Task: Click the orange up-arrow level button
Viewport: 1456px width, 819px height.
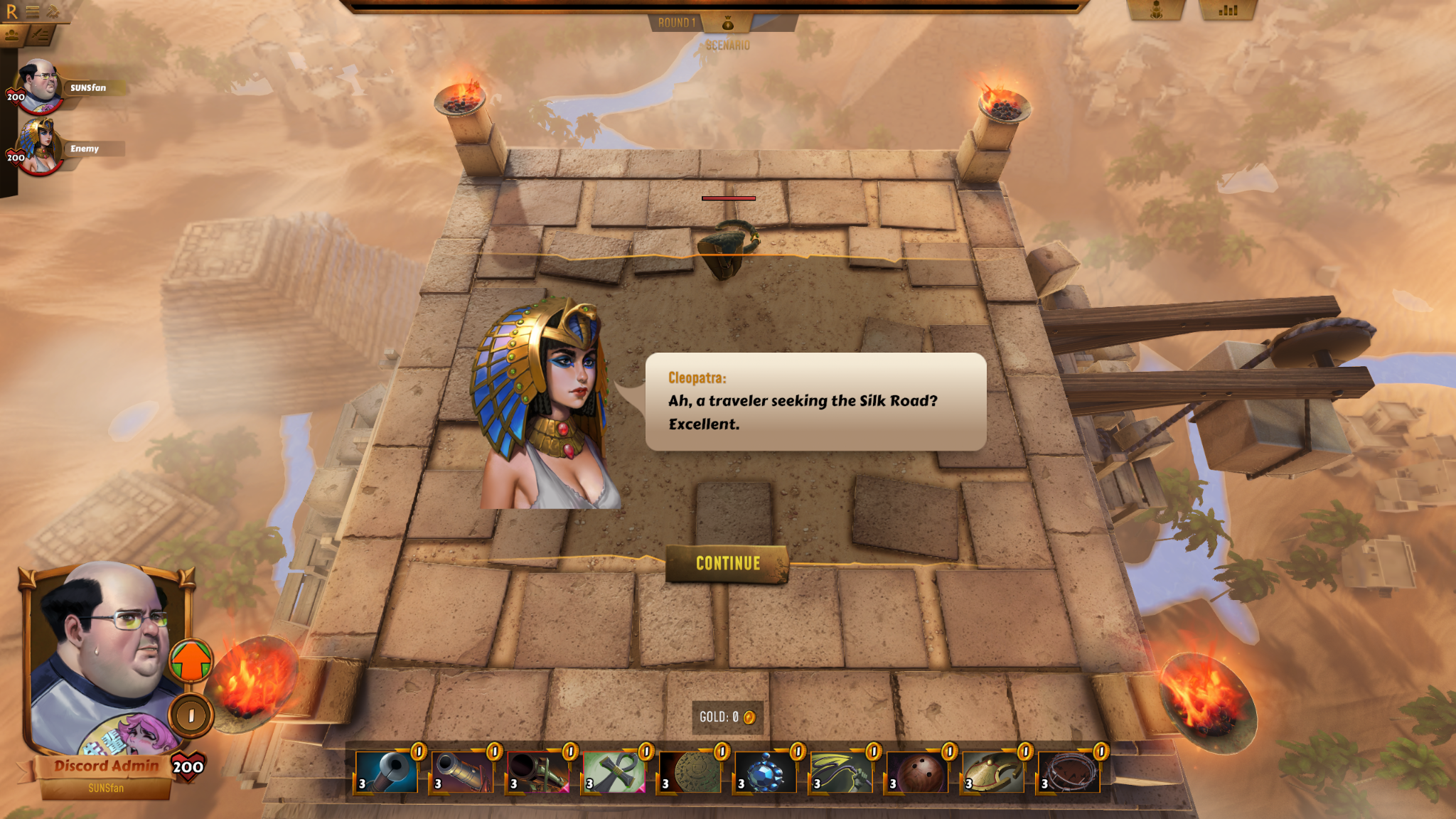Action: pyautogui.click(x=191, y=660)
